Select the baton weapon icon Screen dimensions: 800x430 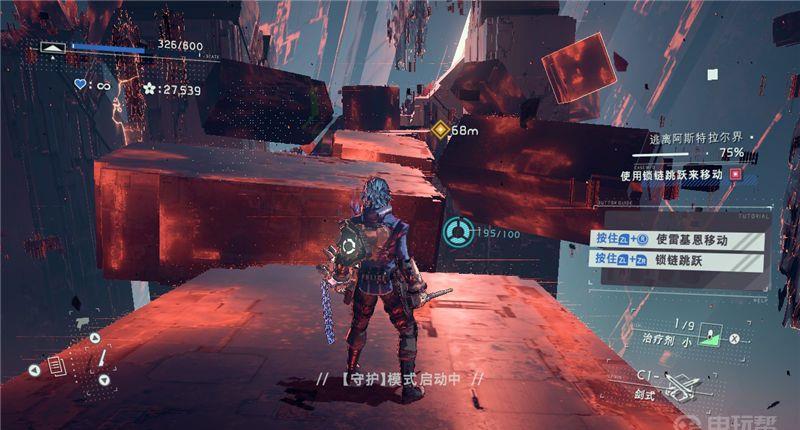[x=100, y=358]
